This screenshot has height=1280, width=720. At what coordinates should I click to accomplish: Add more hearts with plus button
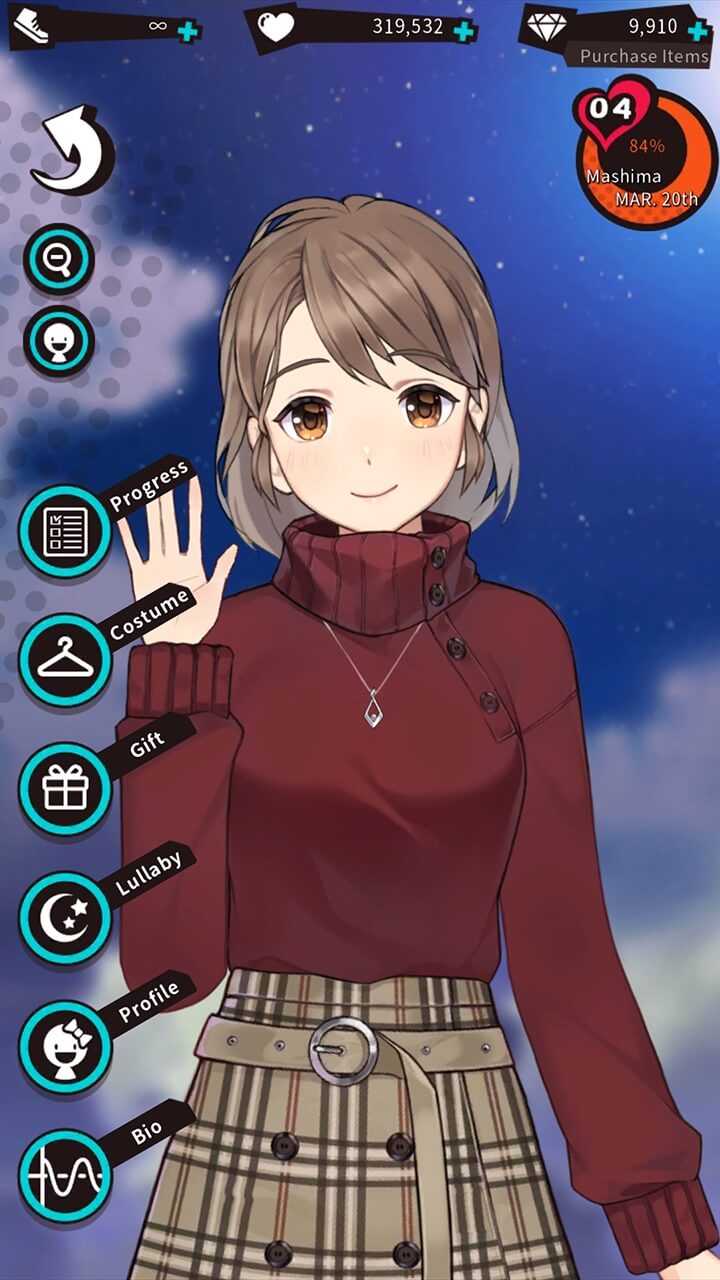463,29
